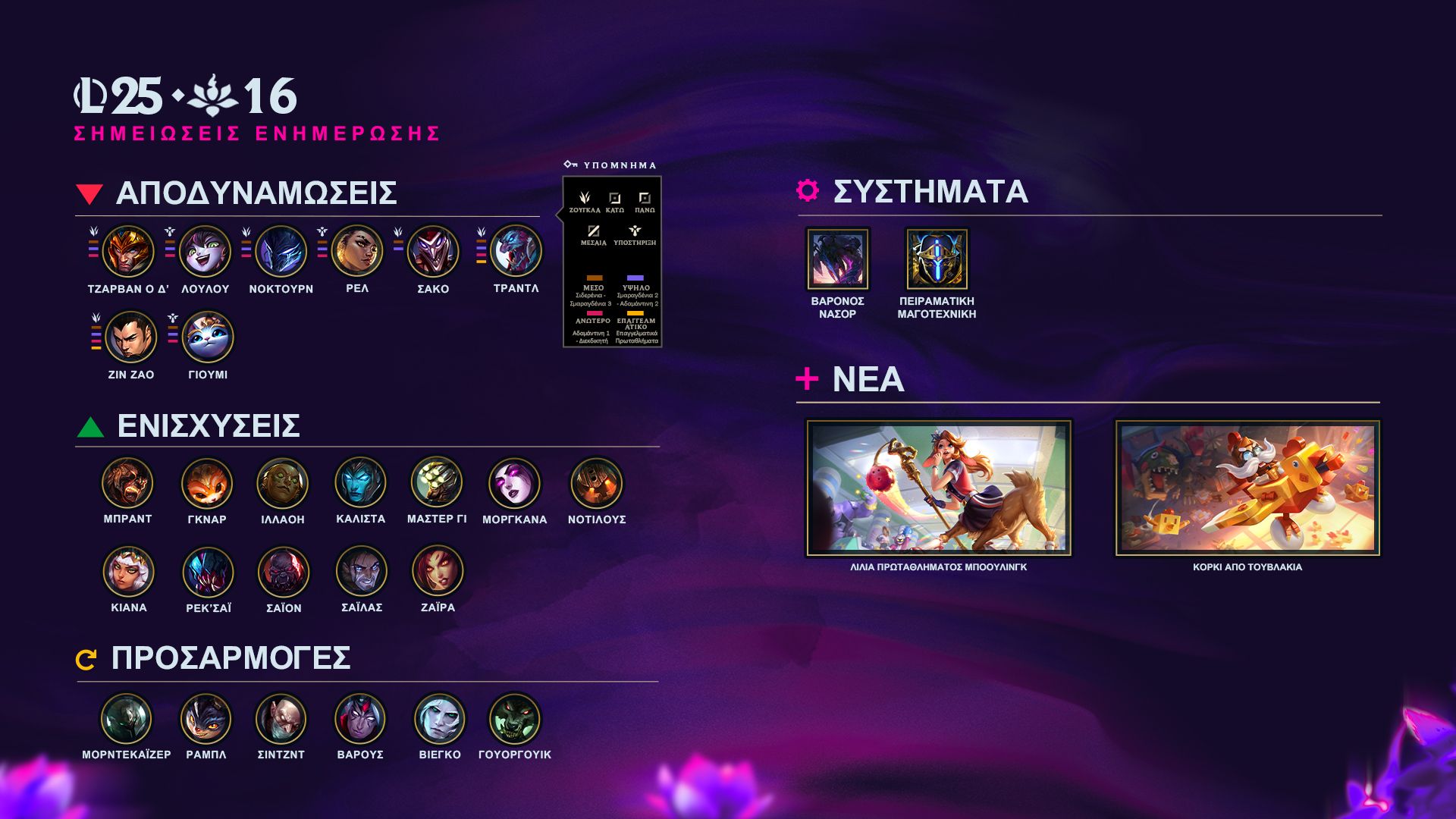Image resolution: width=1456 pixels, height=819 pixels.
Task: Open the Toy Brick Corki skin thumbnail
Action: (x=1247, y=488)
